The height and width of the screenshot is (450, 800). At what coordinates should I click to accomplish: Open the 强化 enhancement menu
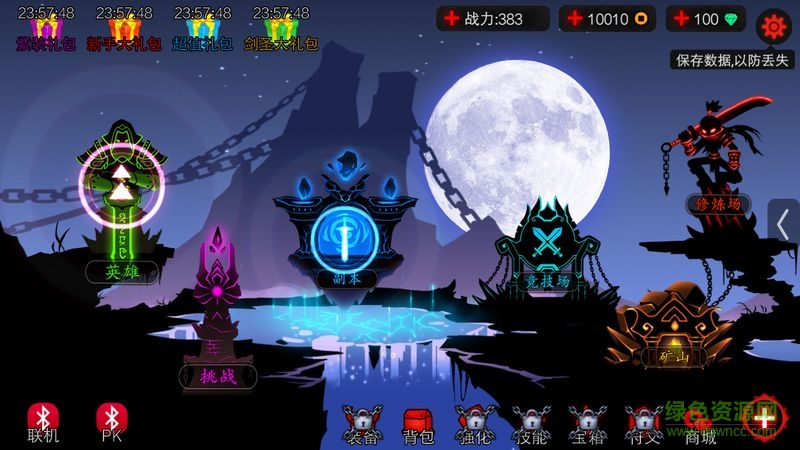point(473,424)
